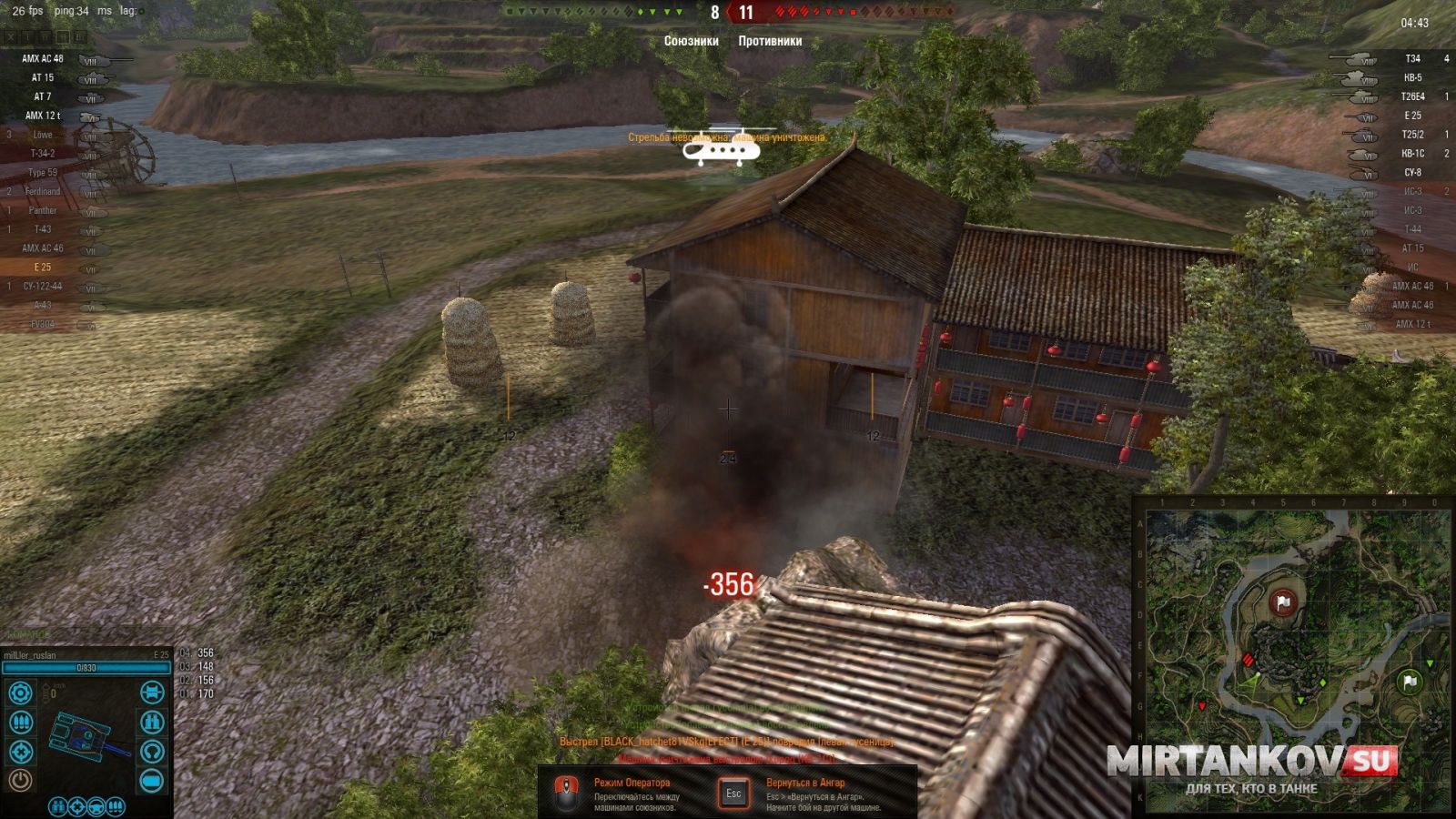The image size is (1456, 819).
Task: Click the engine gear icon on damage panel
Action: (20, 693)
